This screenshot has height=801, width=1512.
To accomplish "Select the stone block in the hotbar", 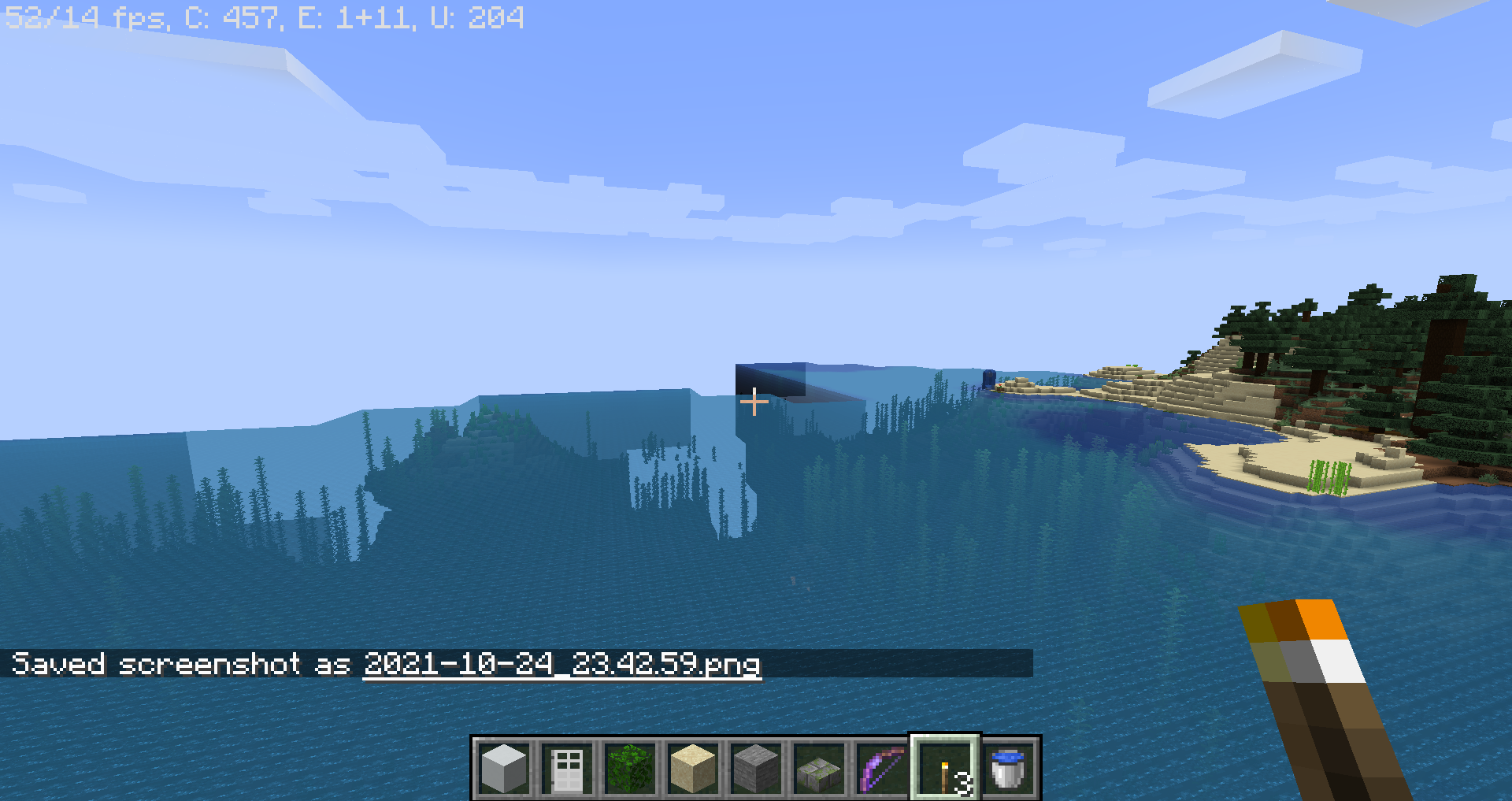I will point(757,768).
